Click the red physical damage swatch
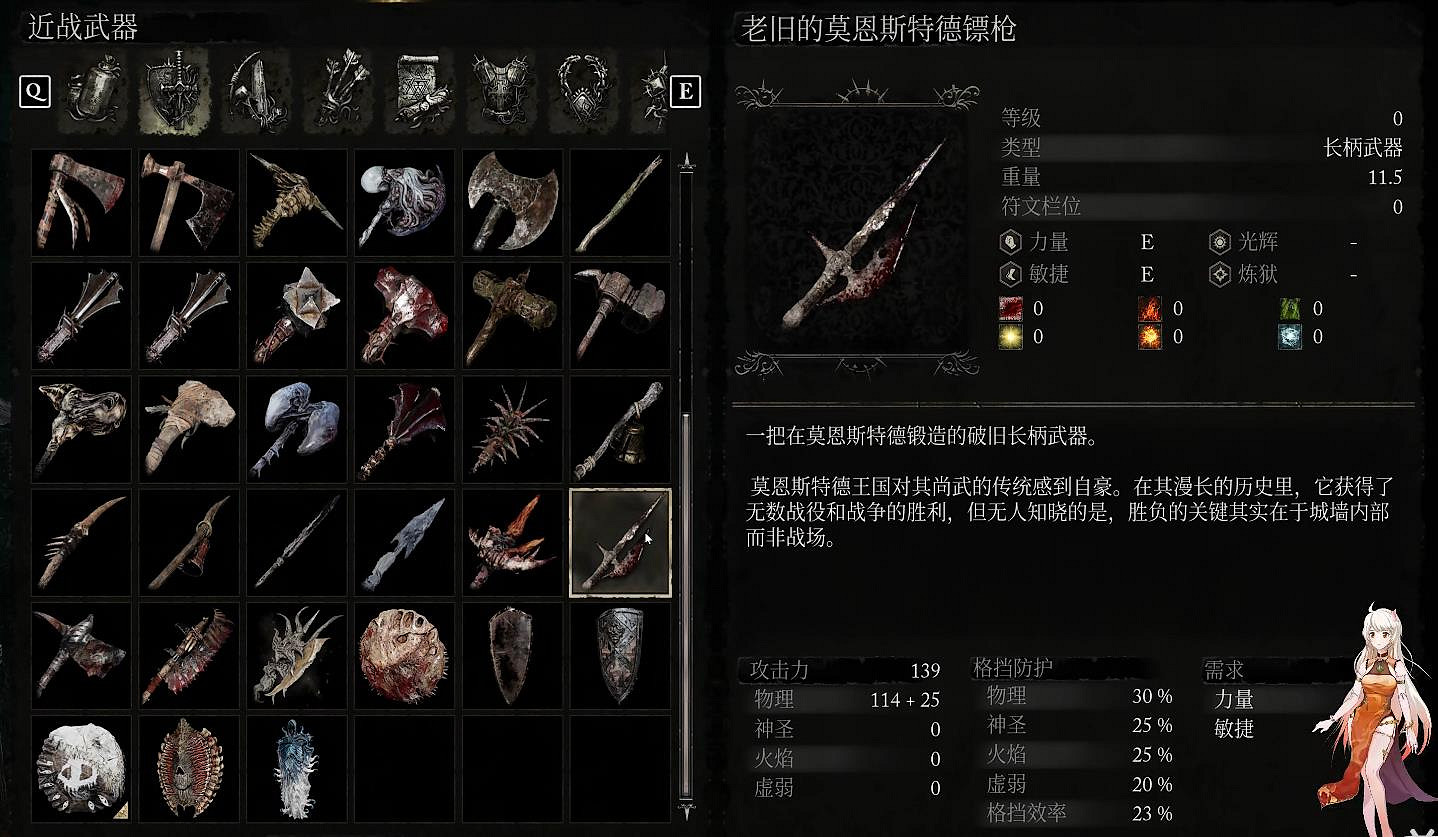This screenshot has width=1438, height=837. 1010,308
